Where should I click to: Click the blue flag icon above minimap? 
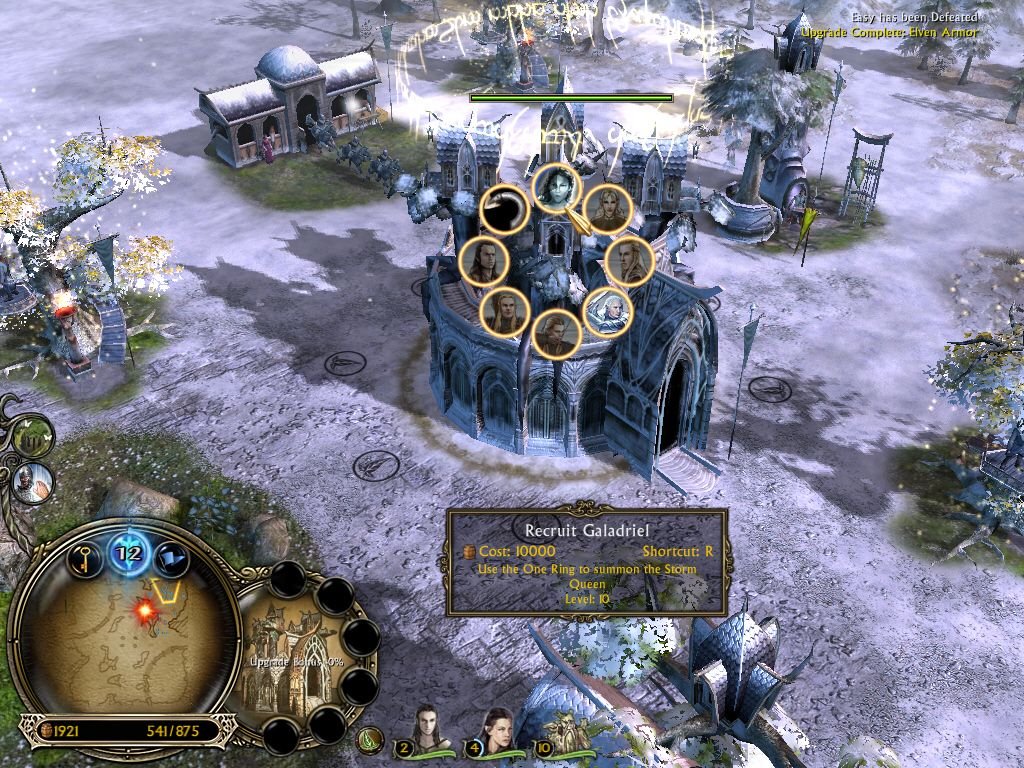coord(172,558)
